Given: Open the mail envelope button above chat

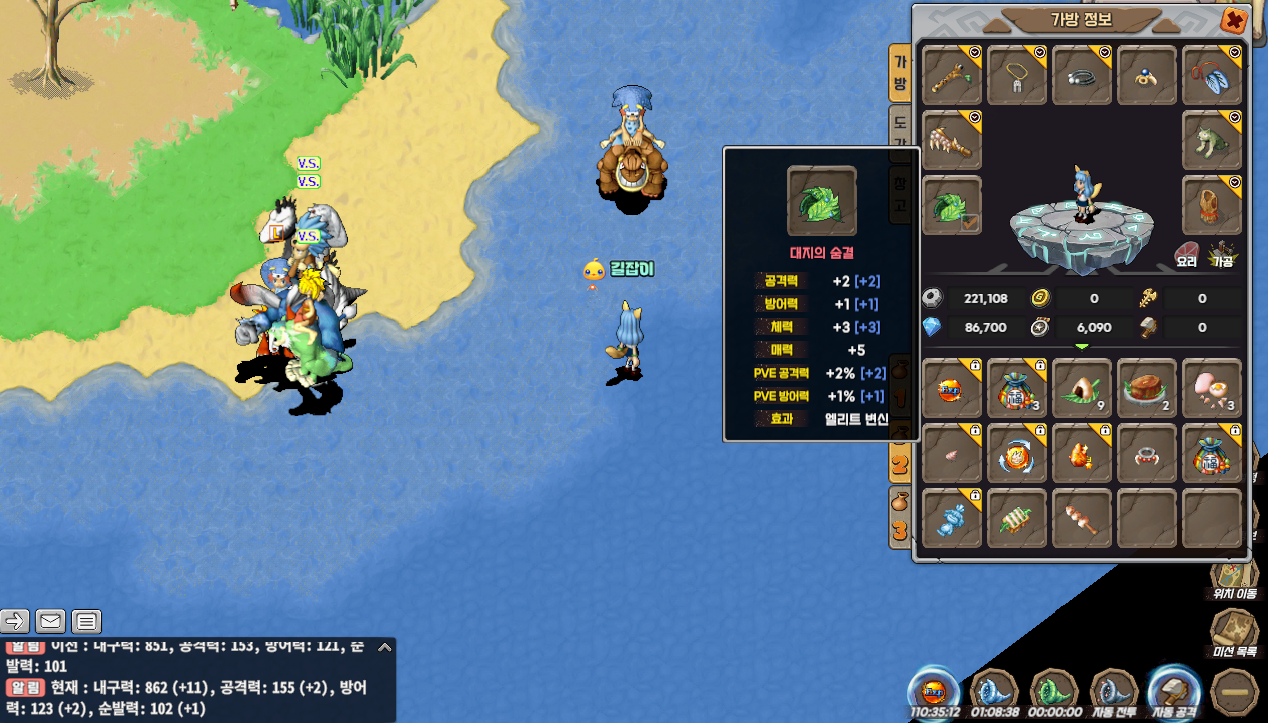Looking at the screenshot, I should click(51, 622).
